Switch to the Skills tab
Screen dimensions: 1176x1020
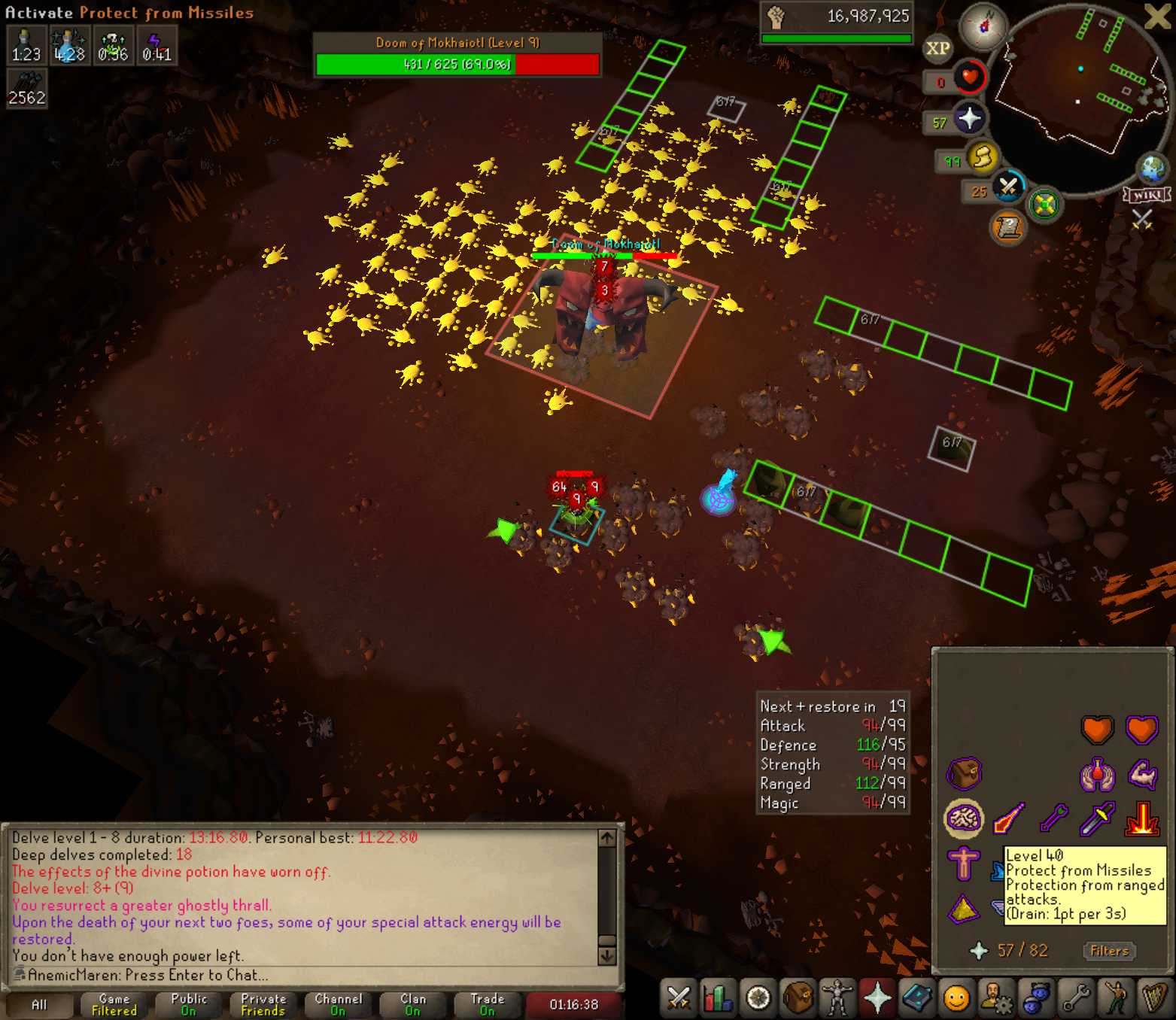718,998
